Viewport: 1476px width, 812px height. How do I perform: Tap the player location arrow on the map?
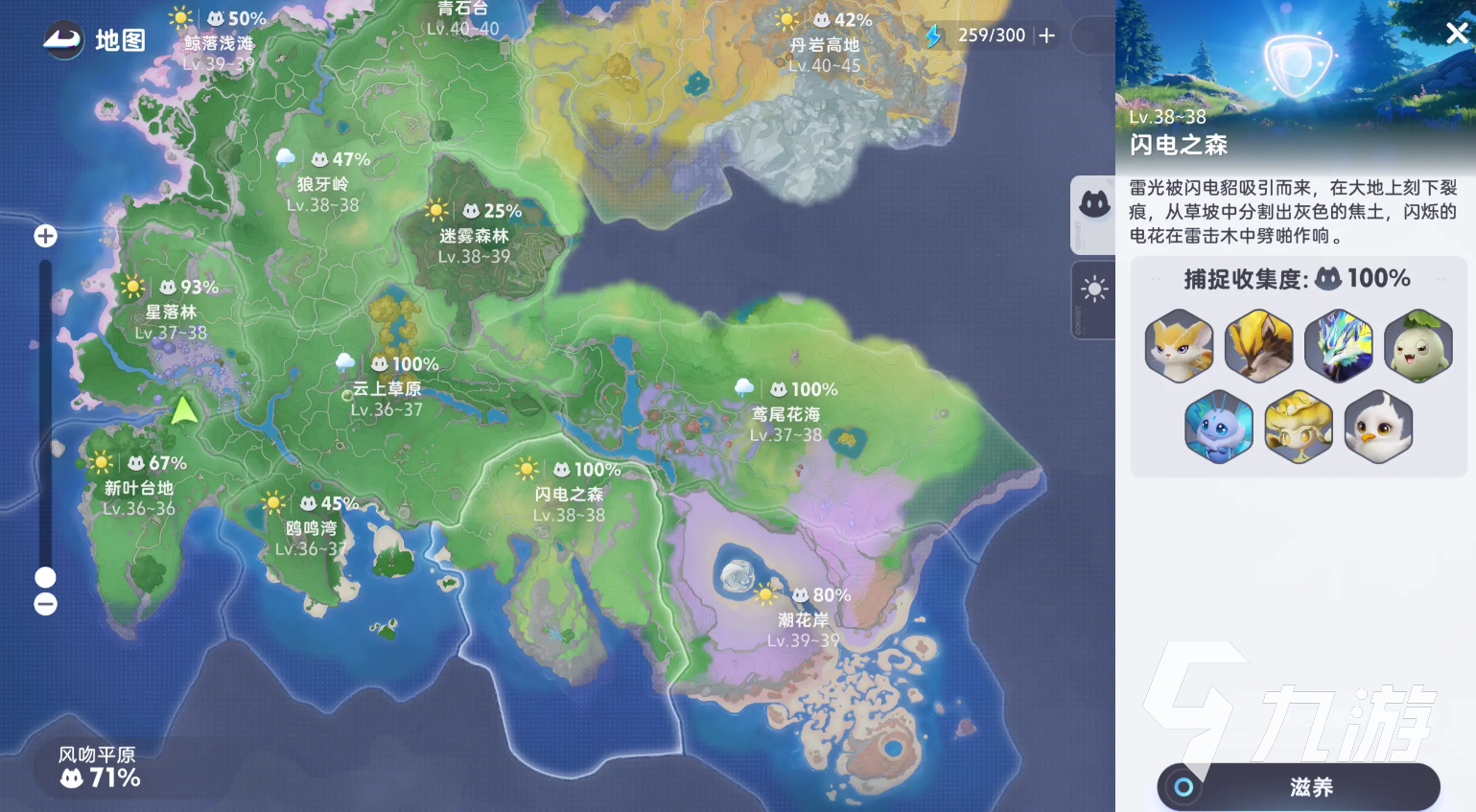click(184, 410)
